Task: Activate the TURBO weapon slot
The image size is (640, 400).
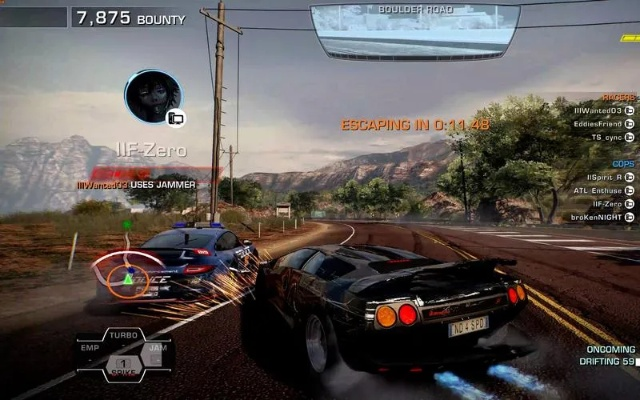Action: click(x=124, y=335)
